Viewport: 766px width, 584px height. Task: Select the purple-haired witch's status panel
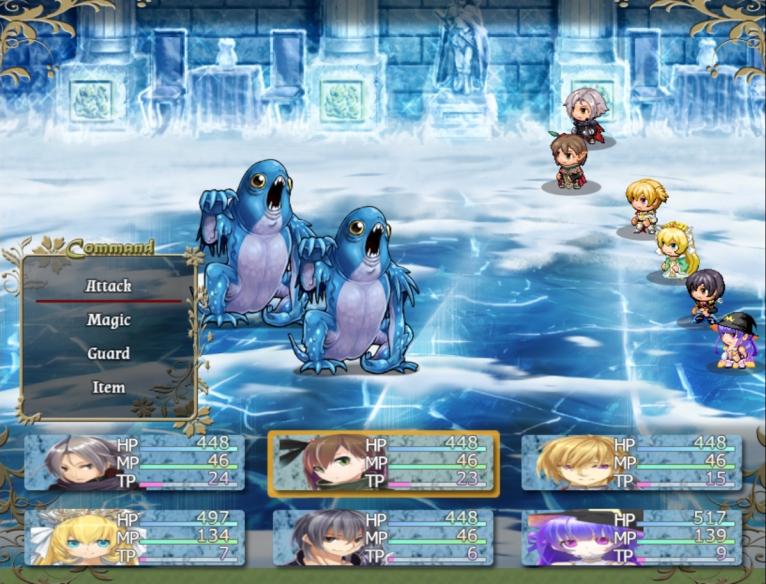pos(632,537)
